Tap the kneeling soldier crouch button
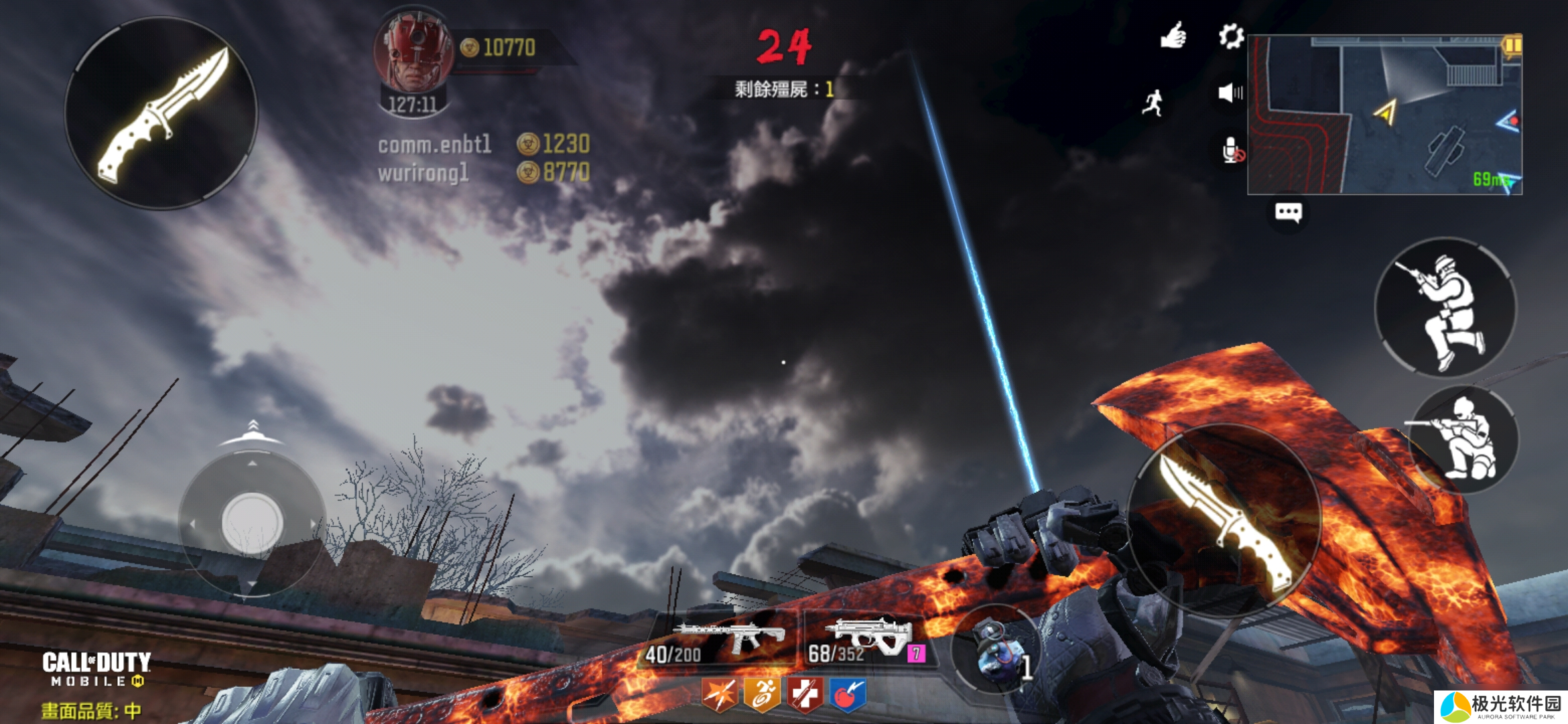This screenshot has width=1568, height=724. (1465, 438)
